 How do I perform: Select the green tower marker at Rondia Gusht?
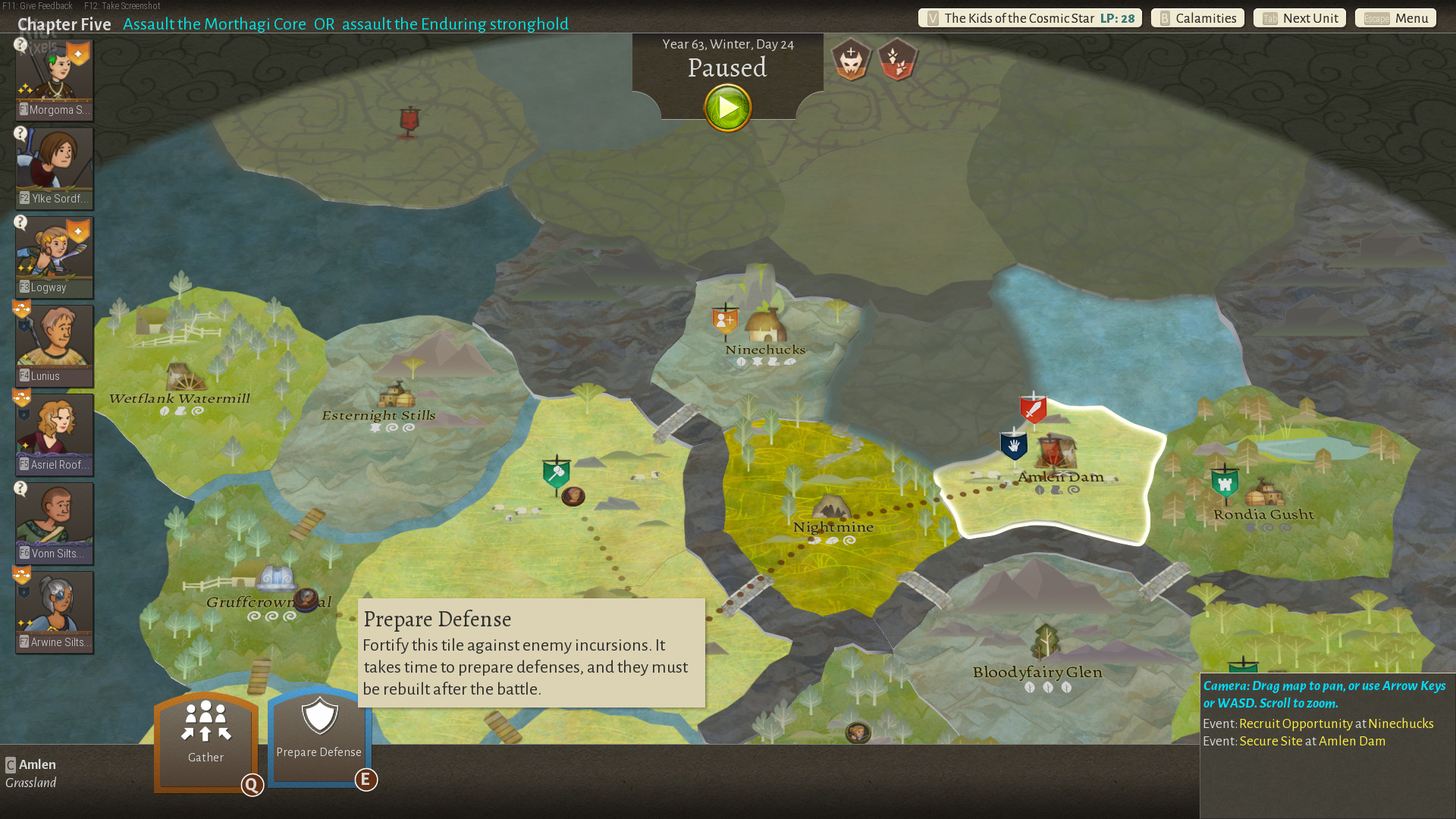[1225, 482]
